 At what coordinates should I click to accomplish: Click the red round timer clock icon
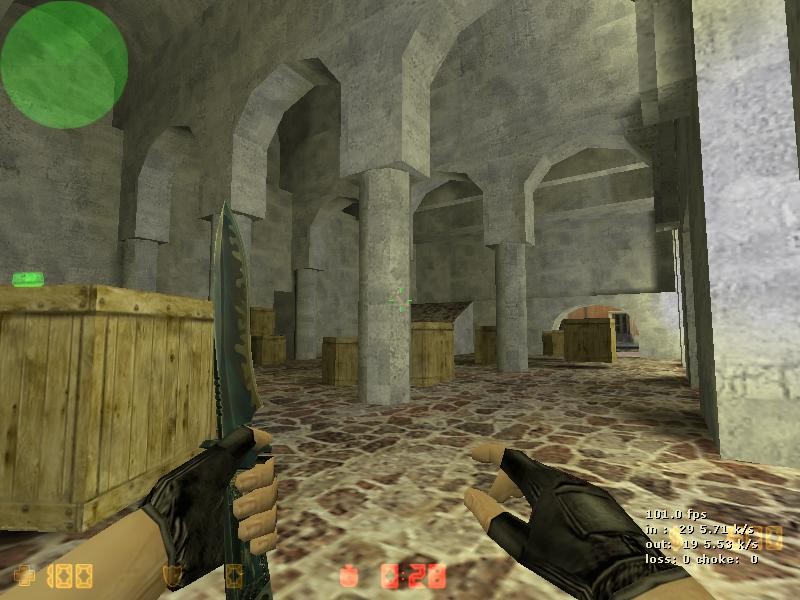[x=350, y=575]
